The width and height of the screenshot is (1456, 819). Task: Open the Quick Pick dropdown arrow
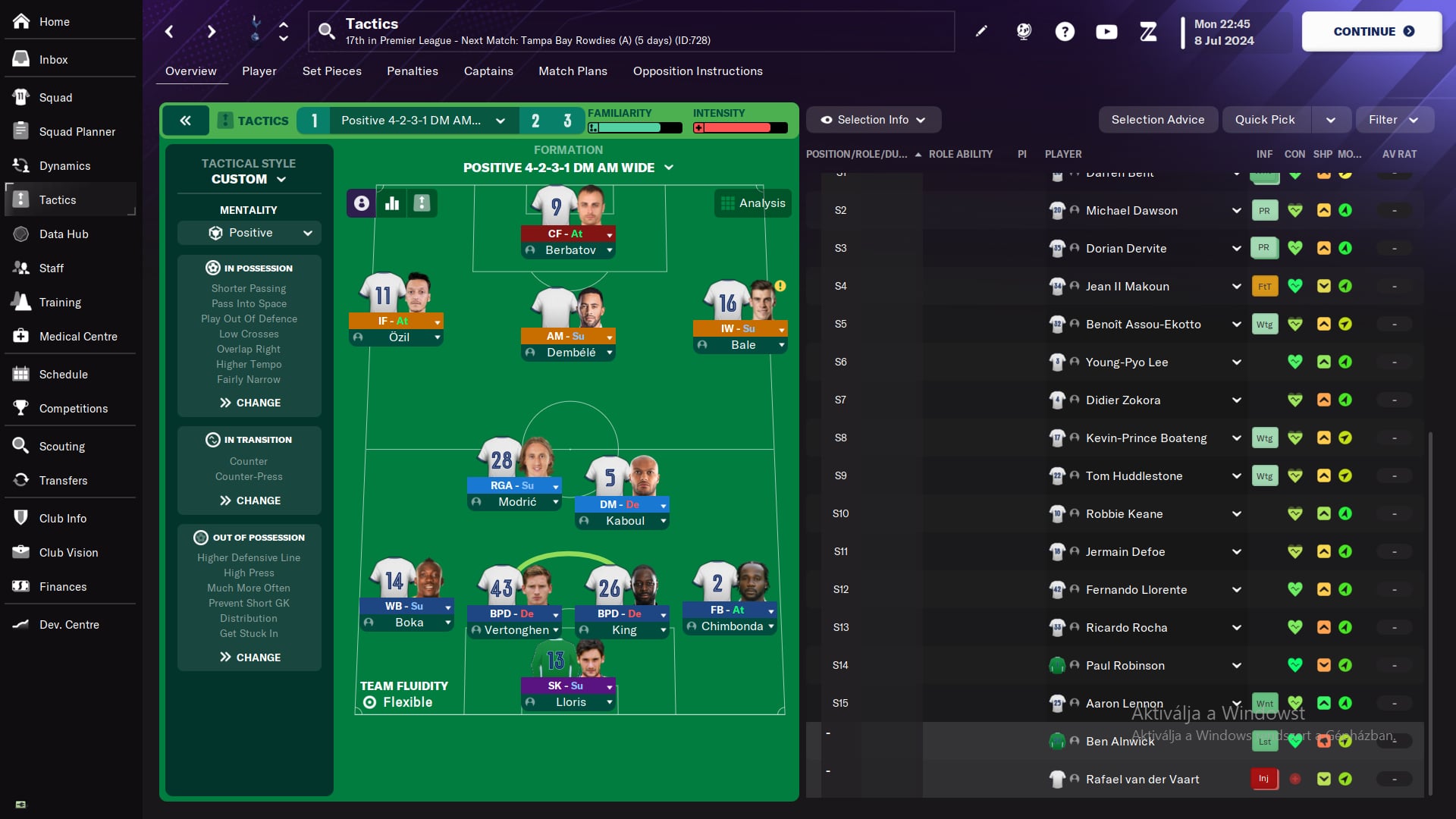tap(1332, 119)
